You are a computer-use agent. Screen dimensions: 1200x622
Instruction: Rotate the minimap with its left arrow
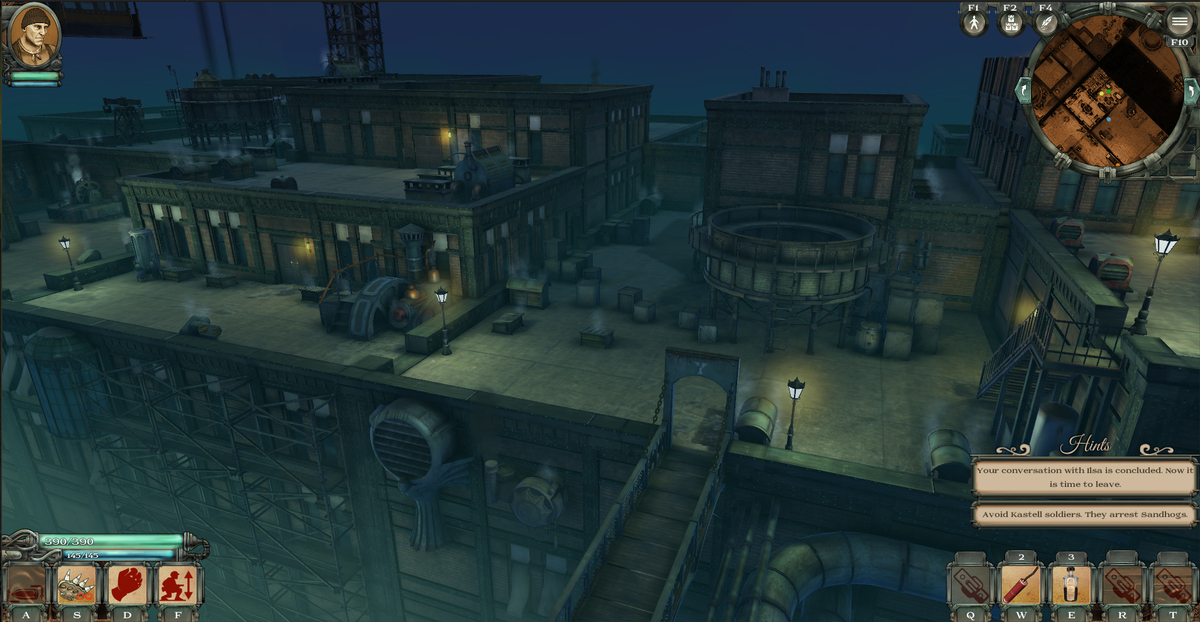[x=1023, y=91]
